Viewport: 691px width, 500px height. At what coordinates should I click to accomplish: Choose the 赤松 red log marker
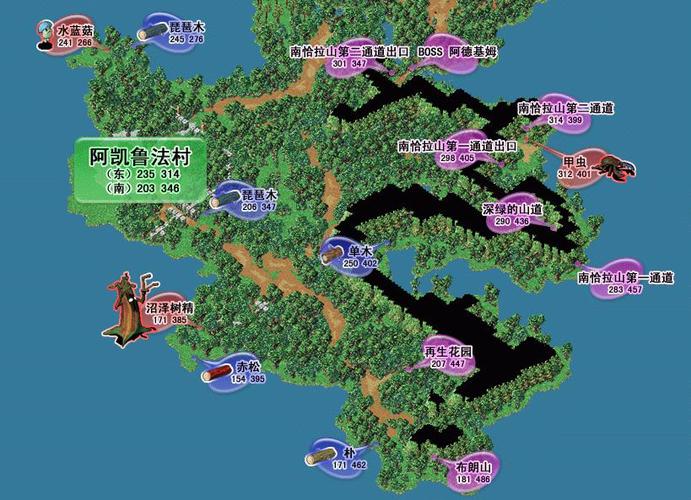pos(237,372)
